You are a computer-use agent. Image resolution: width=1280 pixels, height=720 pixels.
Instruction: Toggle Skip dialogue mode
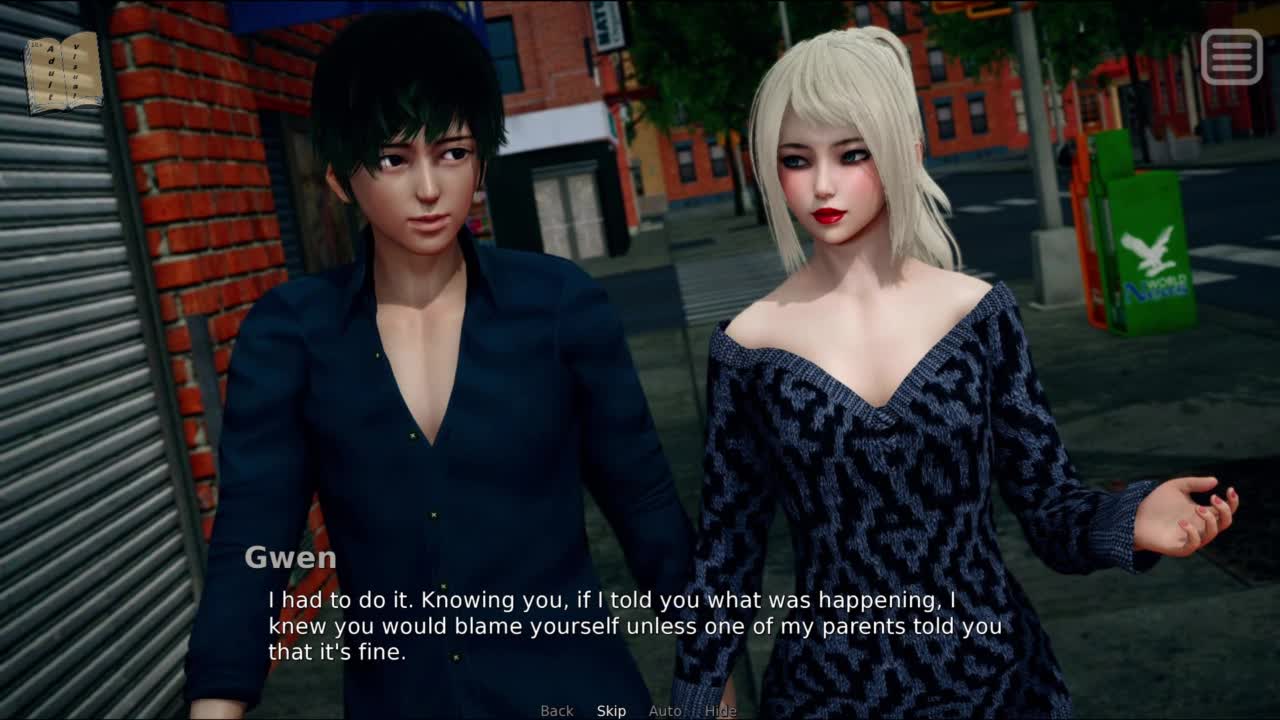pyautogui.click(x=611, y=711)
